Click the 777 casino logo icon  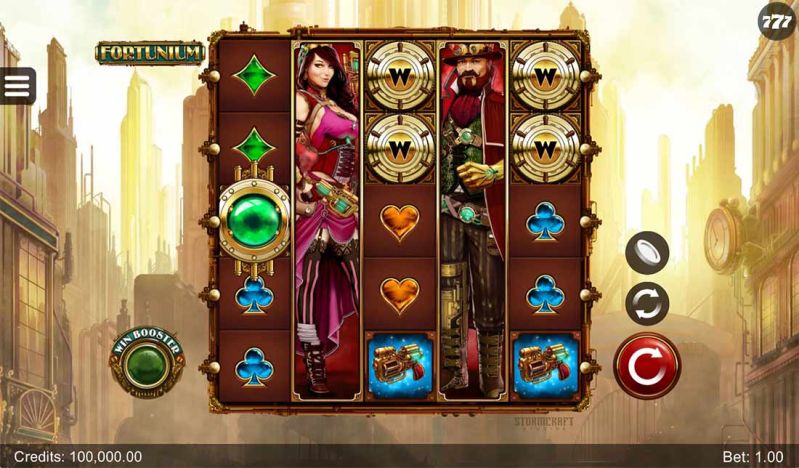(x=777, y=20)
